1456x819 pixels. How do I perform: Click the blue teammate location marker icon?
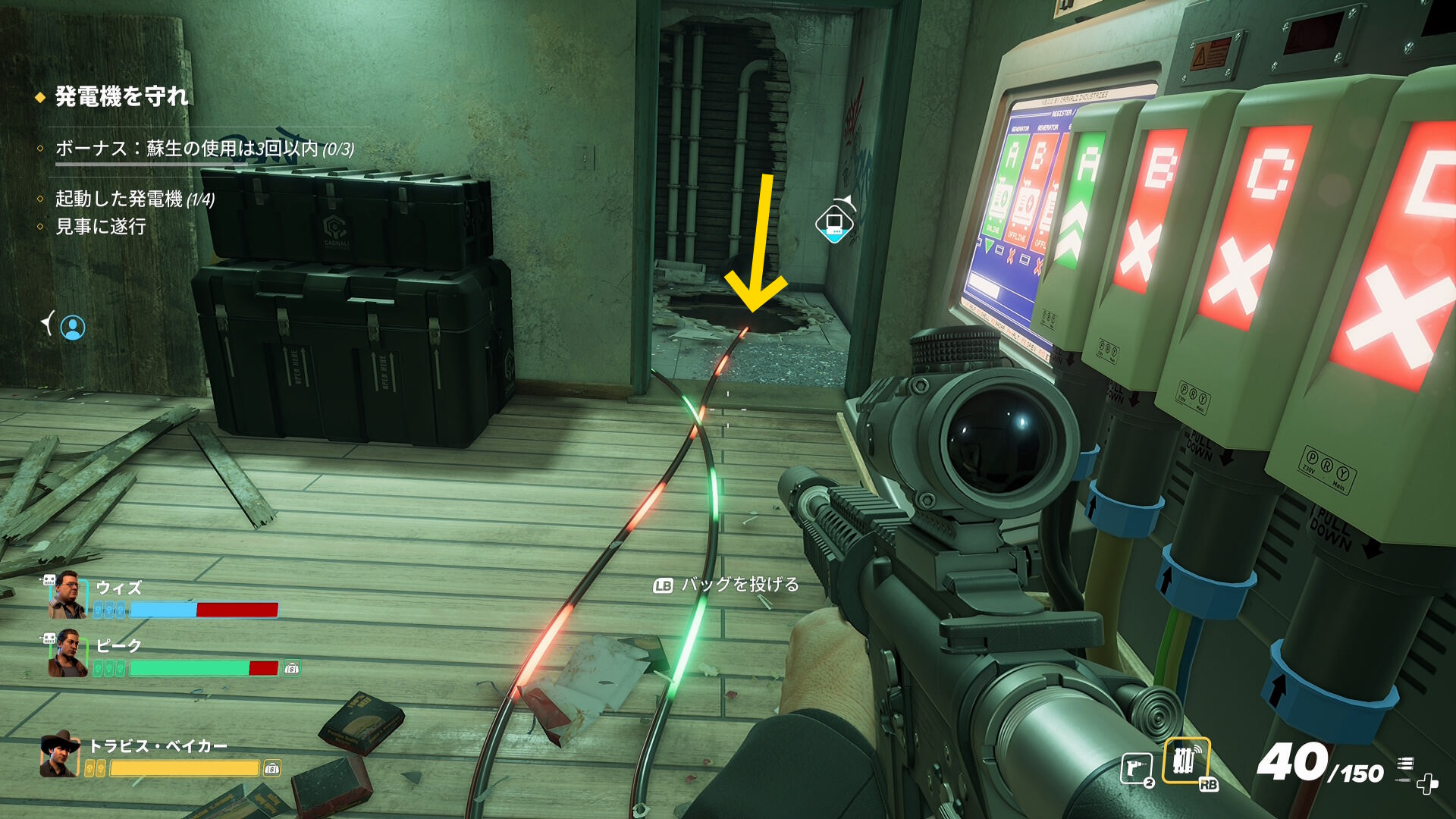[x=73, y=328]
